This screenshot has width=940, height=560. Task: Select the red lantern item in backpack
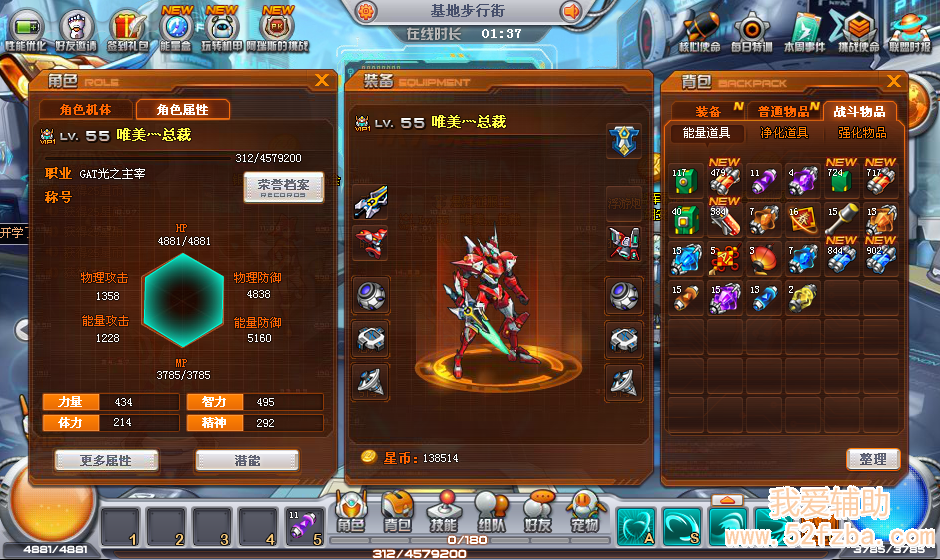[764, 257]
